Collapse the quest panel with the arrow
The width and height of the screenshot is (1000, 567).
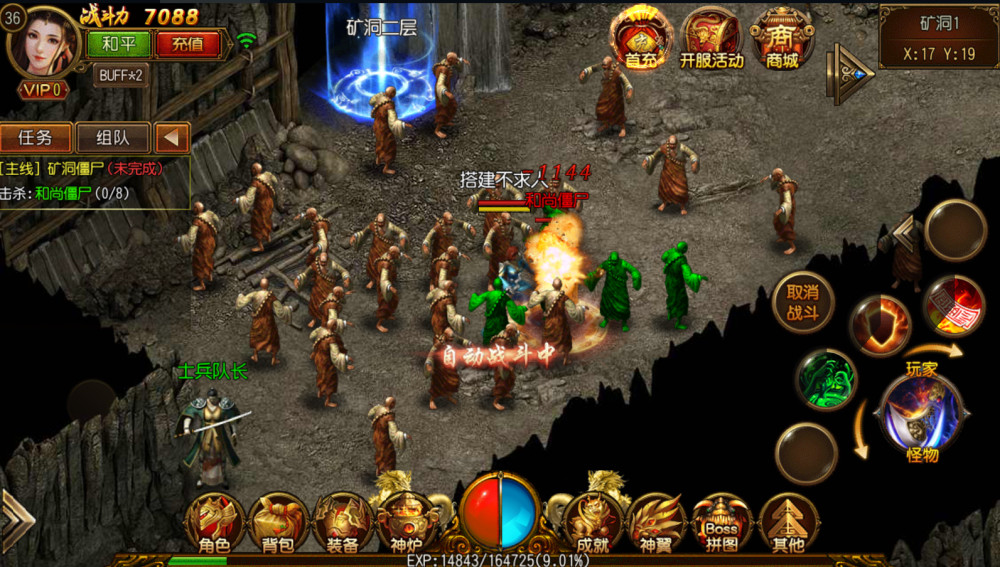point(173,137)
